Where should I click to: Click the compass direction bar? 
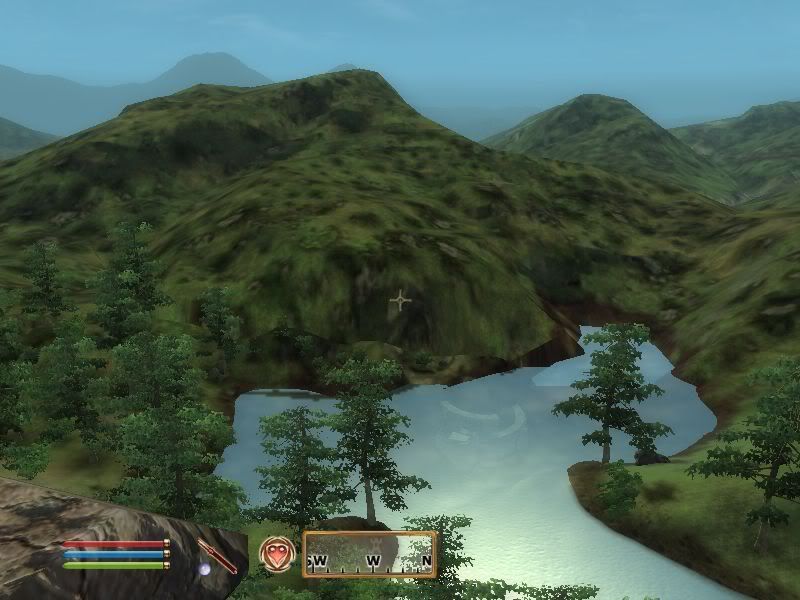(x=371, y=555)
